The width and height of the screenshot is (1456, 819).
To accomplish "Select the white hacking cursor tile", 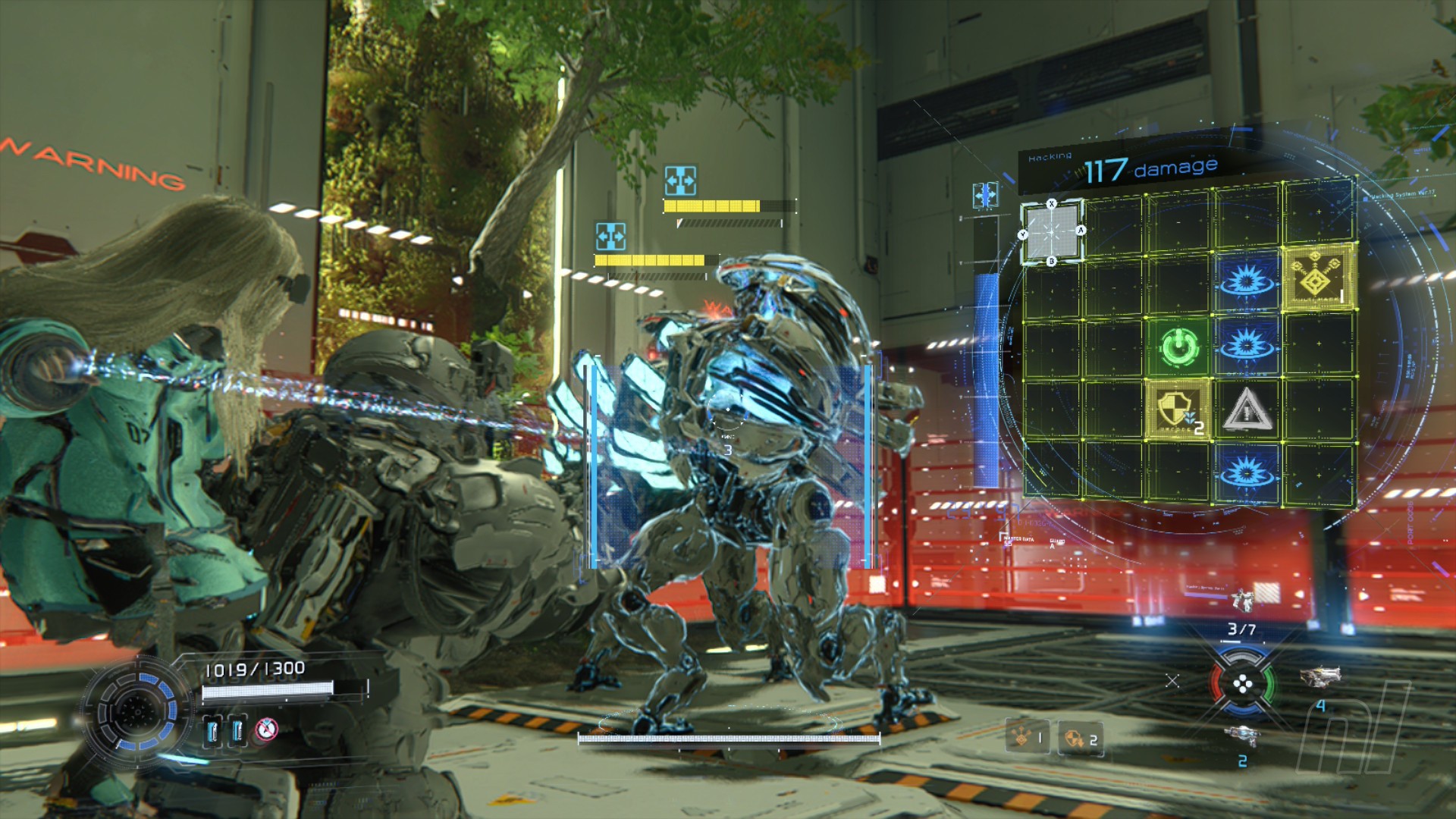I will 1052,233.
